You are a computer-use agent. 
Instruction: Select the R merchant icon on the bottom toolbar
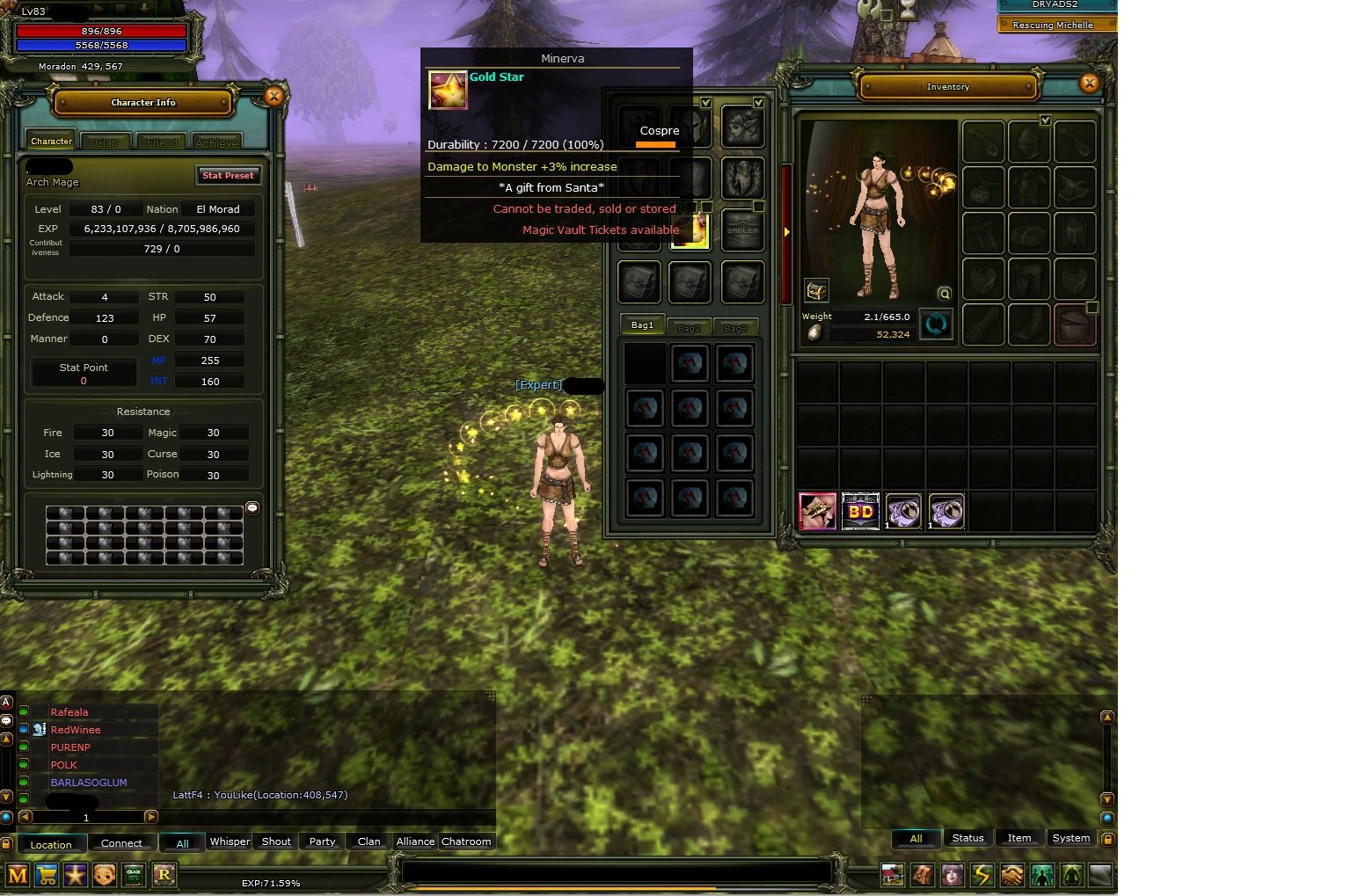[164, 875]
